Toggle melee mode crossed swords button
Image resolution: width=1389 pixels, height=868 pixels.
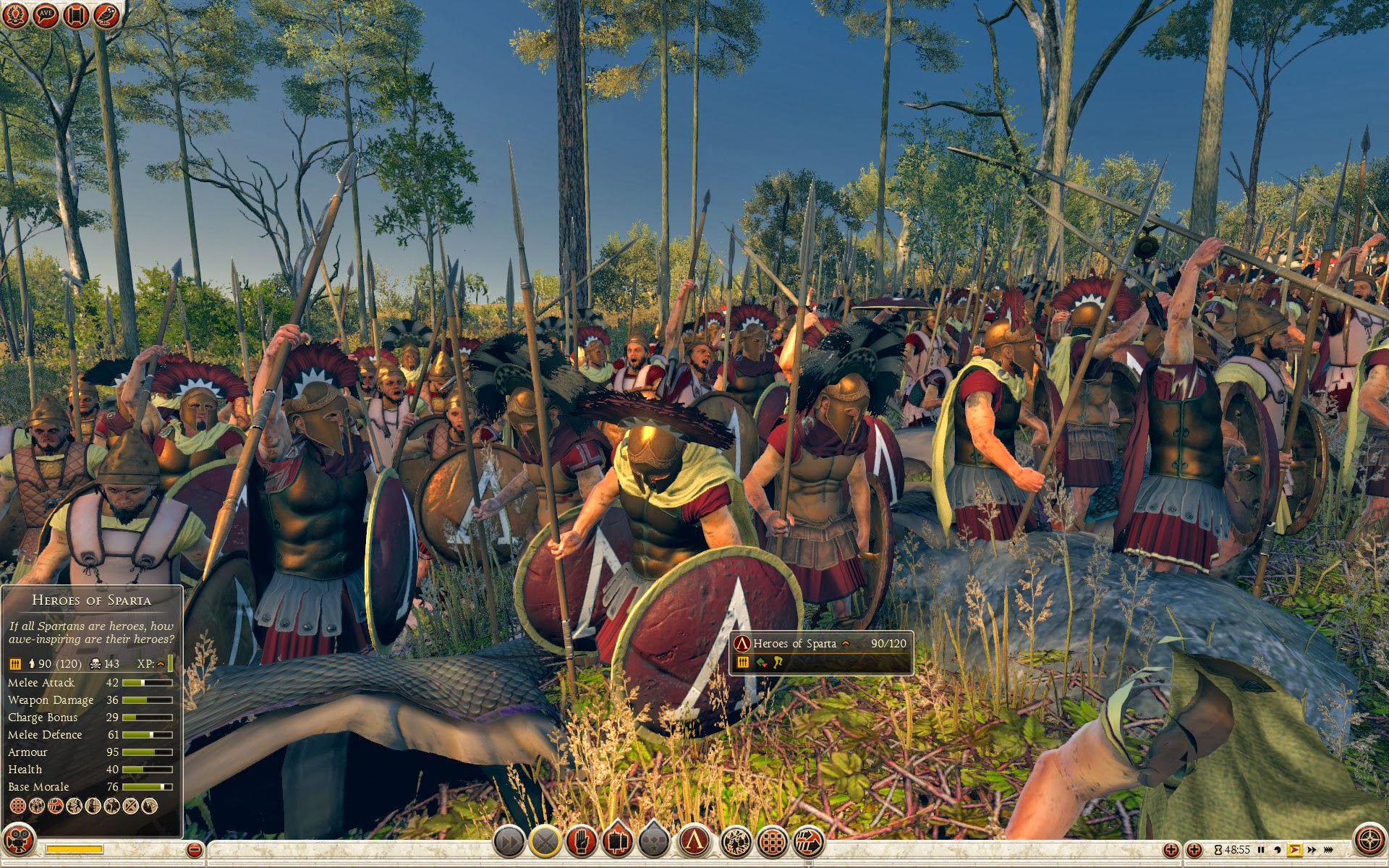point(545,842)
